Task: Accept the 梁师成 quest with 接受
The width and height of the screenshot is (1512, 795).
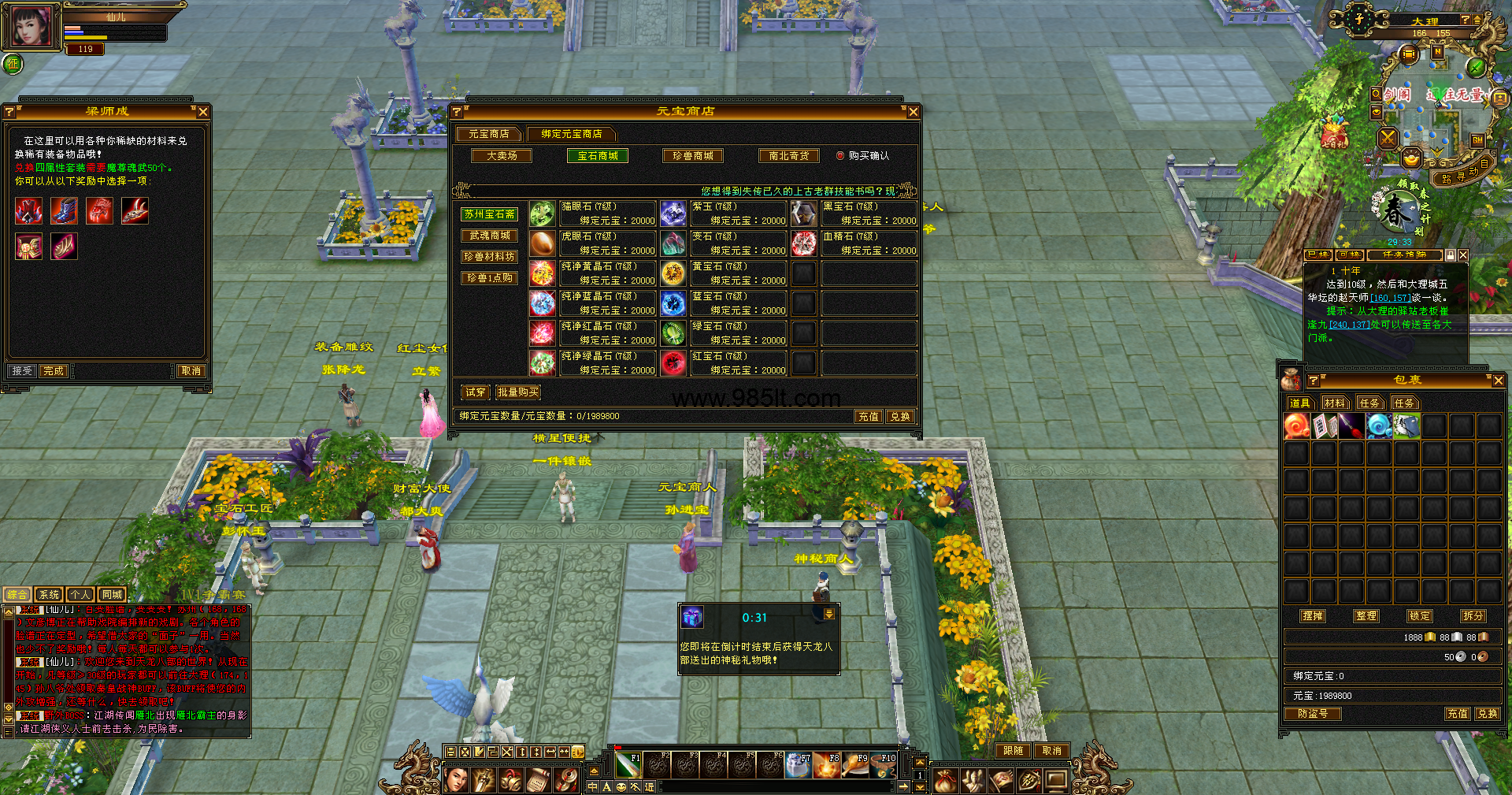Action: point(22,371)
